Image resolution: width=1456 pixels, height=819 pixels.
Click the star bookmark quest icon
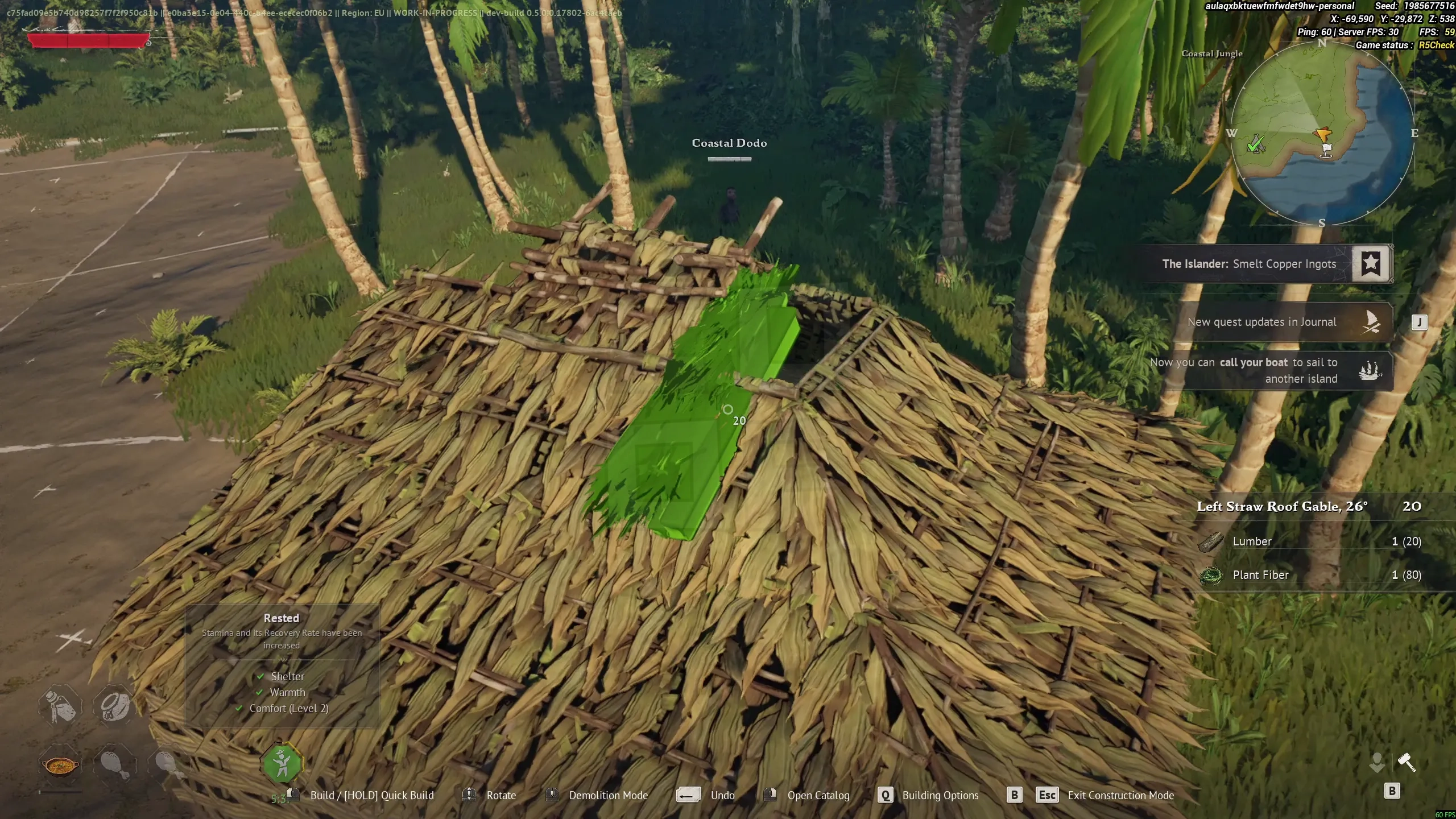point(1371,263)
